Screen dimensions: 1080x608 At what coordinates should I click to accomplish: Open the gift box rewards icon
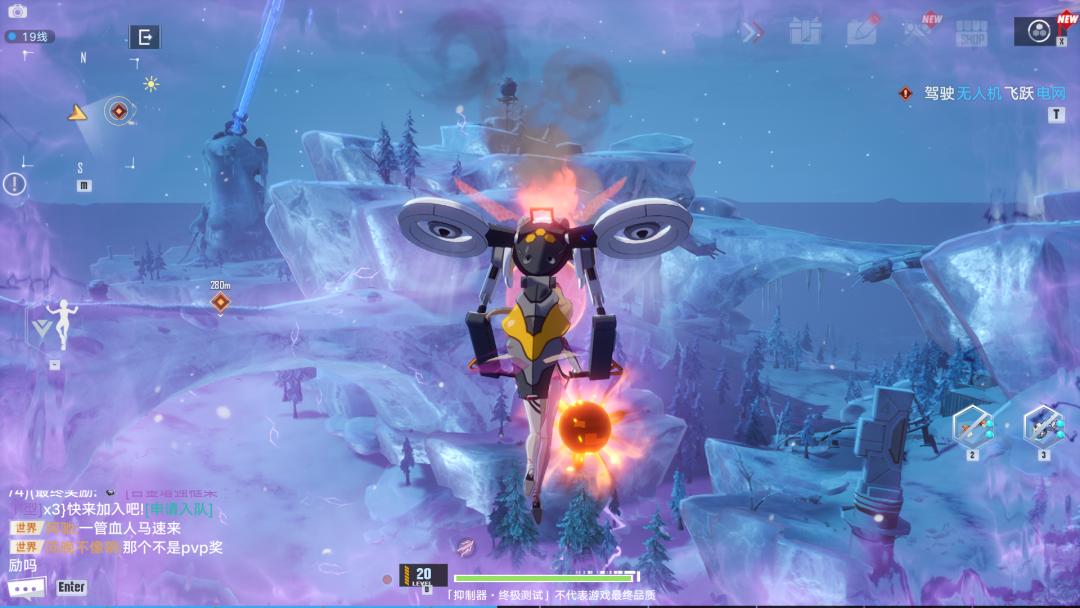(805, 32)
